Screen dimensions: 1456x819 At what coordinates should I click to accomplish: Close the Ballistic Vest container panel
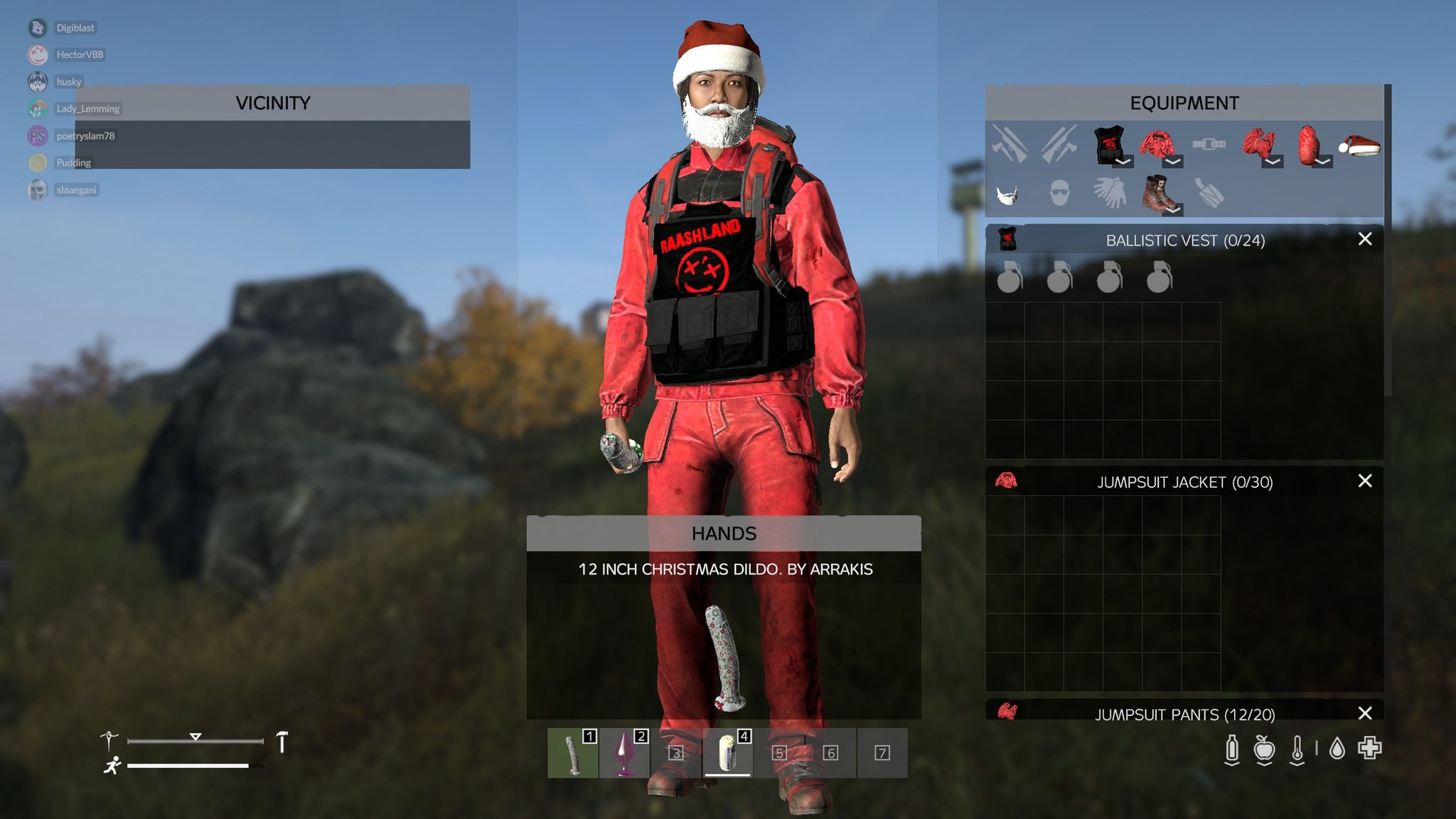(1364, 240)
